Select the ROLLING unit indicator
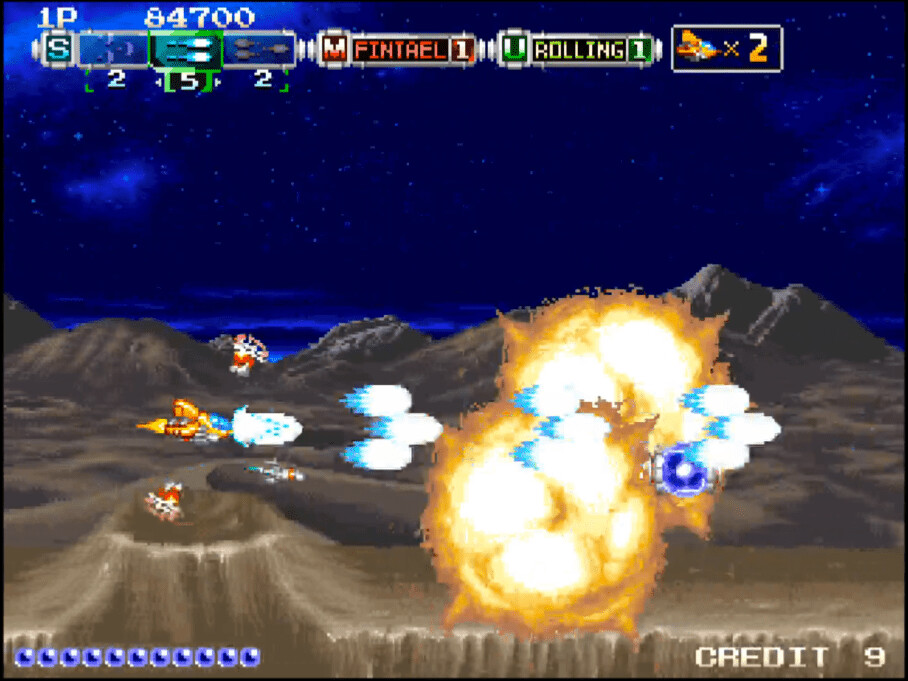 (578, 49)
